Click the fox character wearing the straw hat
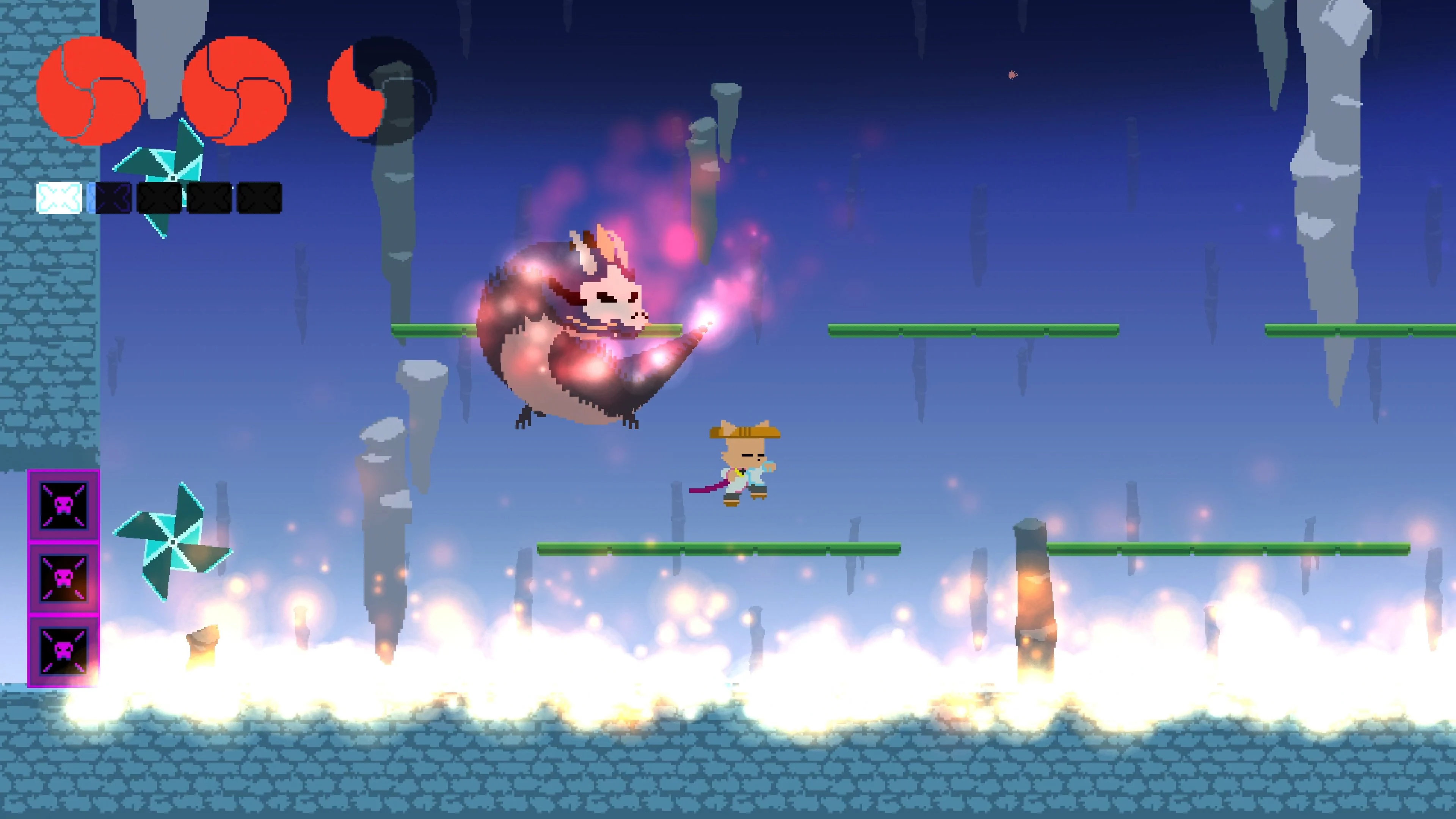Viewport: 1456px width, 819px height. click(741, 469)
